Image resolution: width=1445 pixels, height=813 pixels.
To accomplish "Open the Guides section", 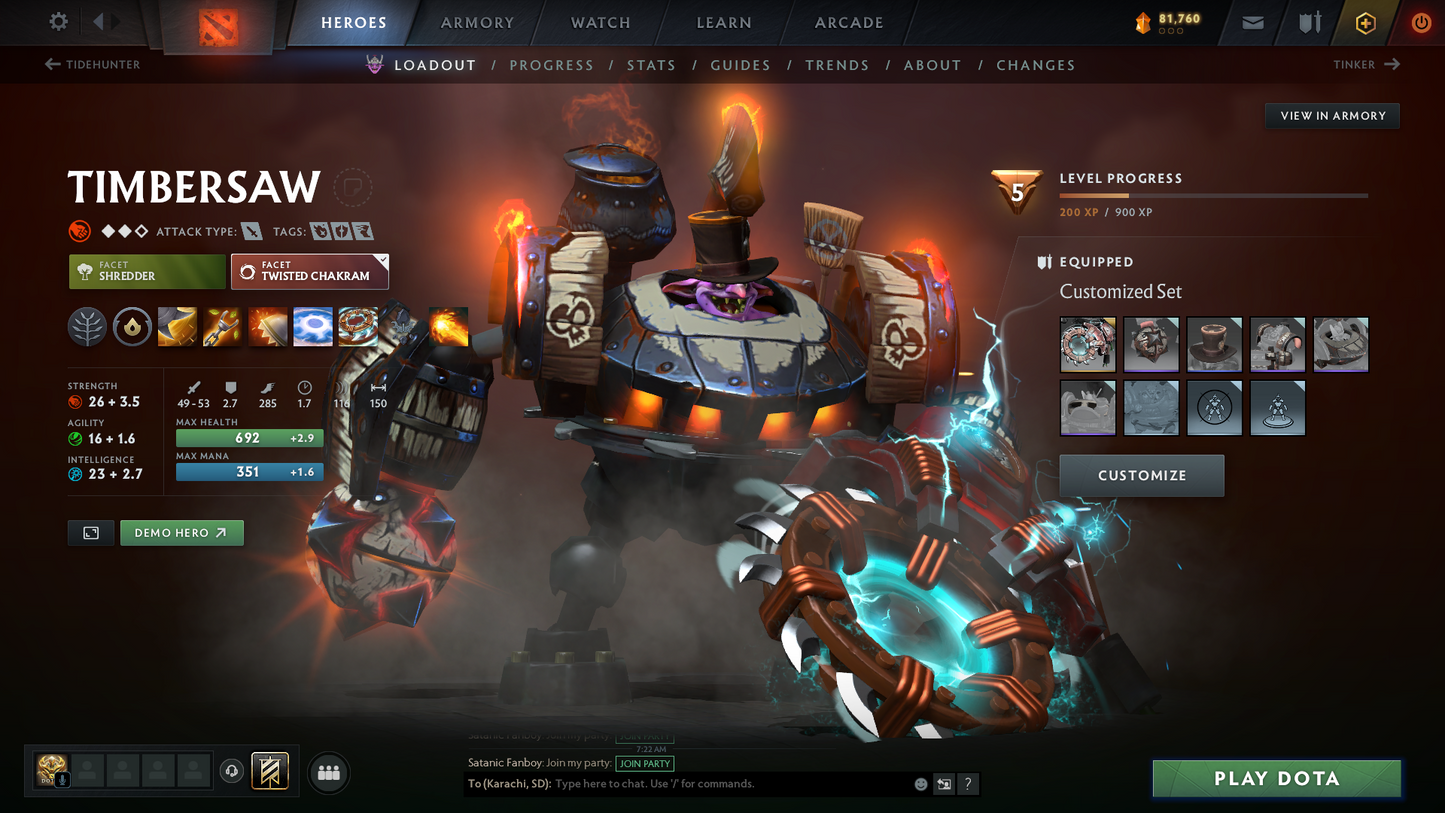I will coord(740,65).
